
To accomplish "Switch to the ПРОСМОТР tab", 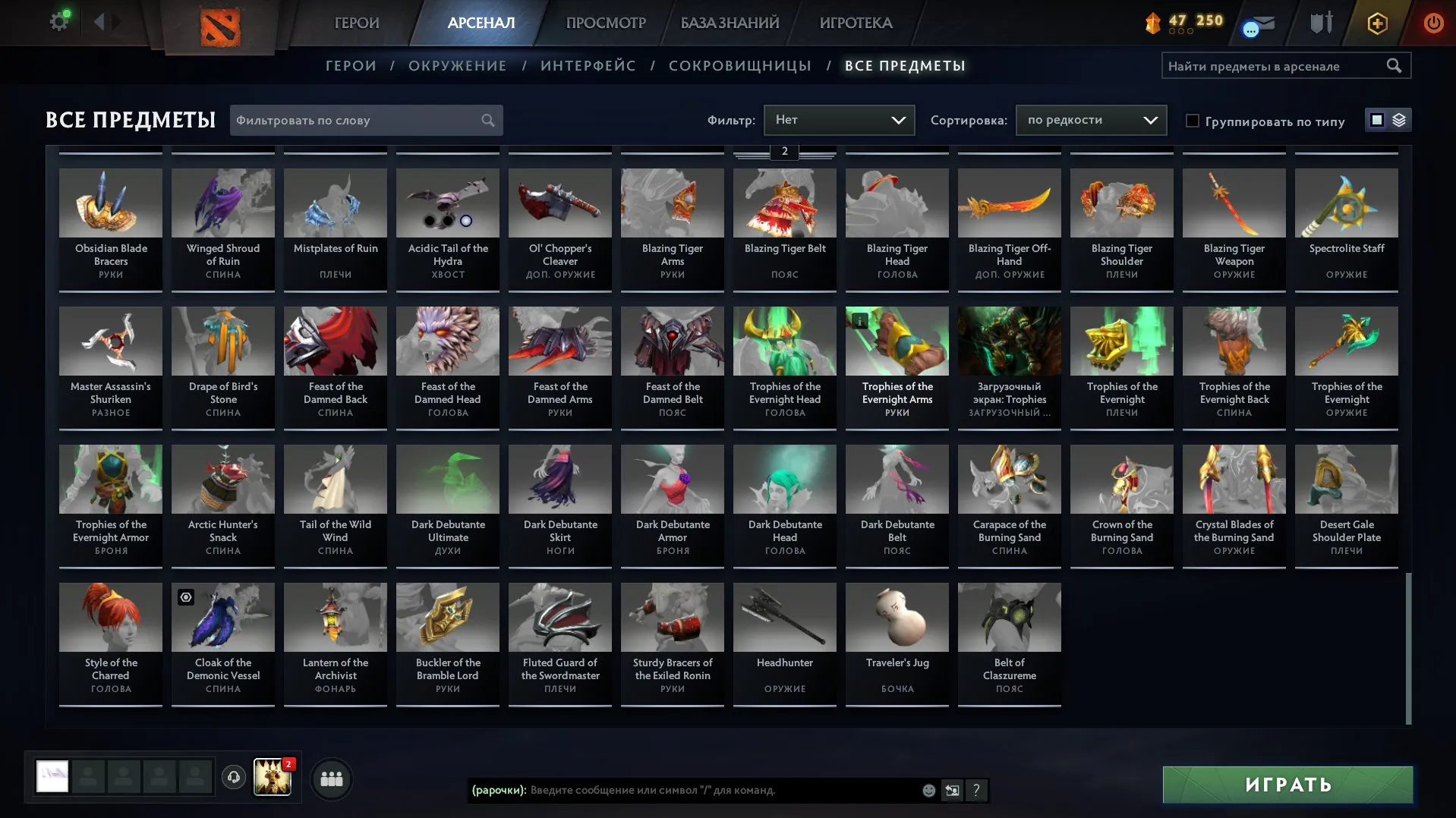I will click(x=605, y=23).
